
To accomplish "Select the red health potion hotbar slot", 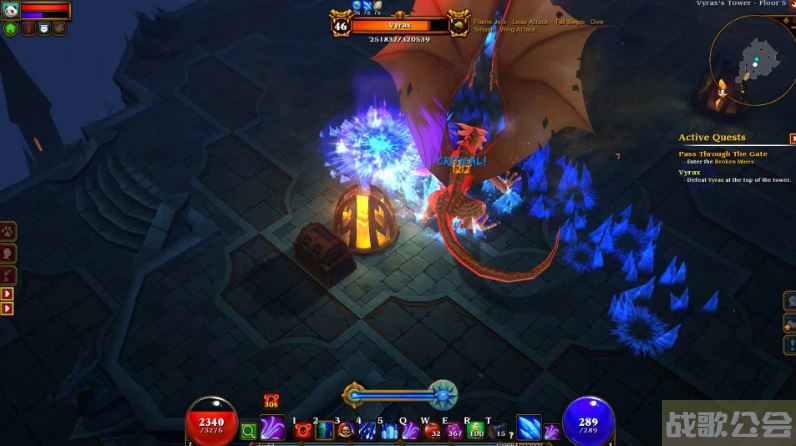I will (x=431, y=431).
